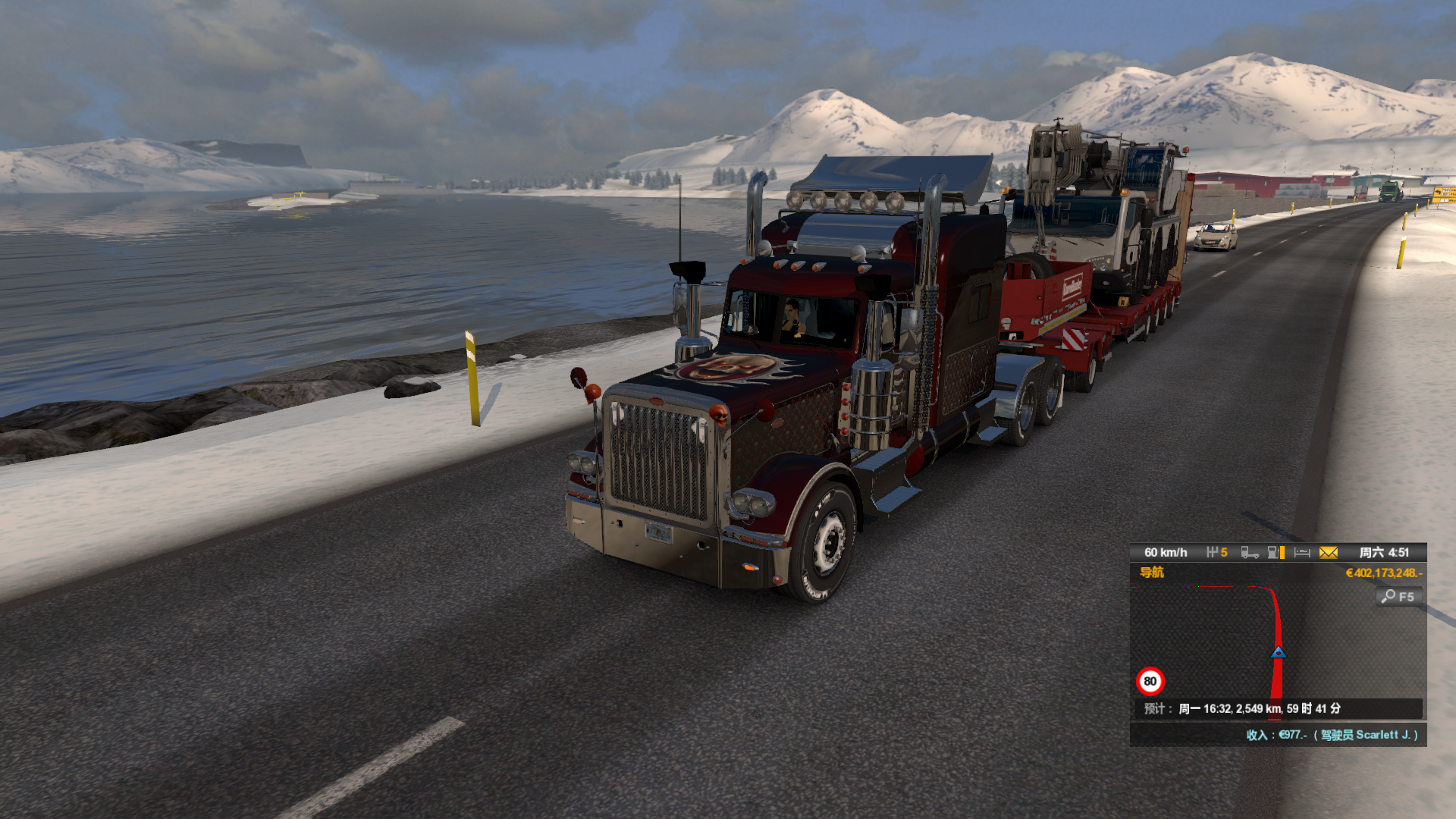Open the Scarlett J. income notification
This screenshot has width=1456, height=819.
[x=1332, y=735]
